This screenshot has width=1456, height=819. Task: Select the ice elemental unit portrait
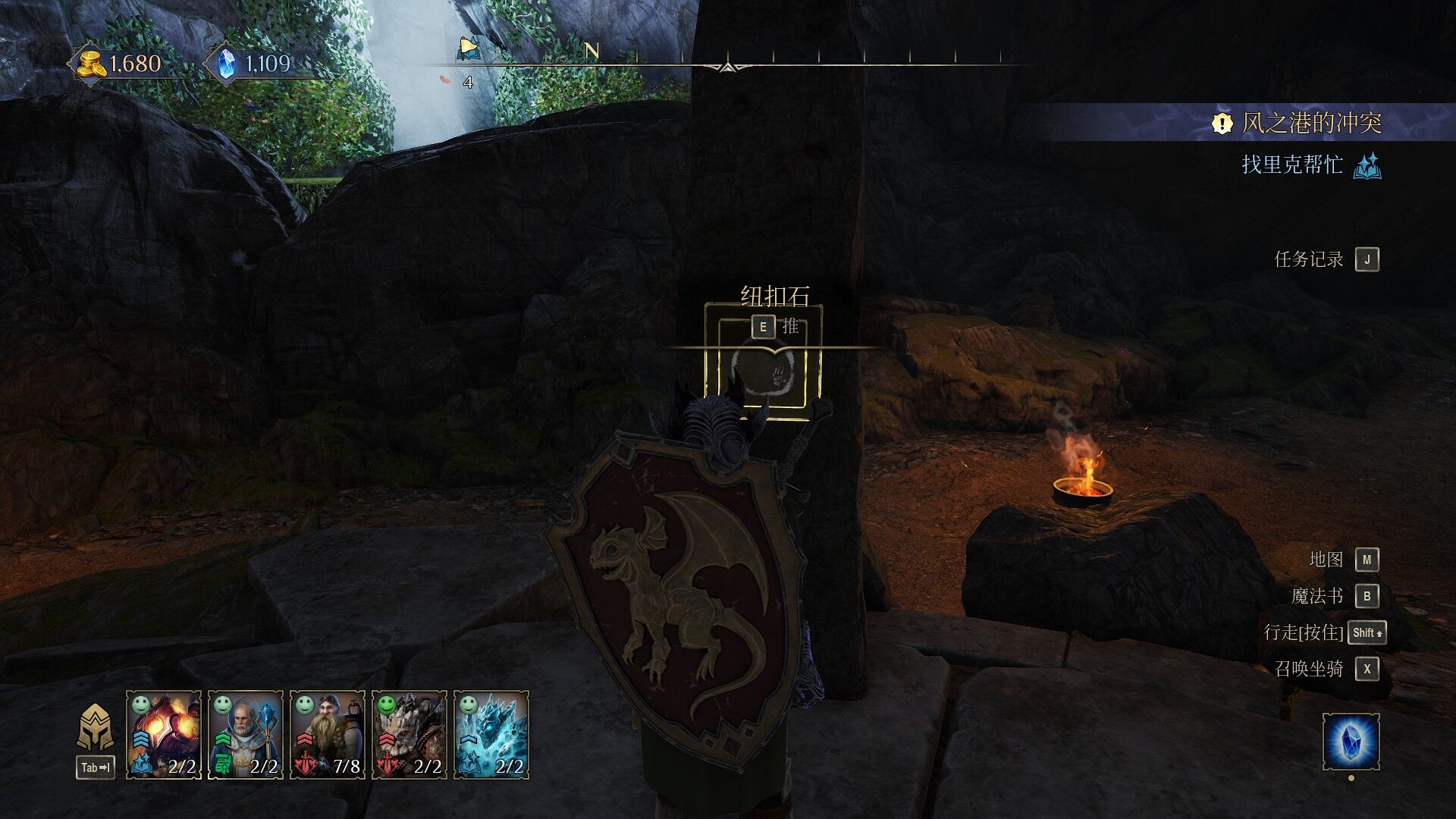[x=491, y=734]
